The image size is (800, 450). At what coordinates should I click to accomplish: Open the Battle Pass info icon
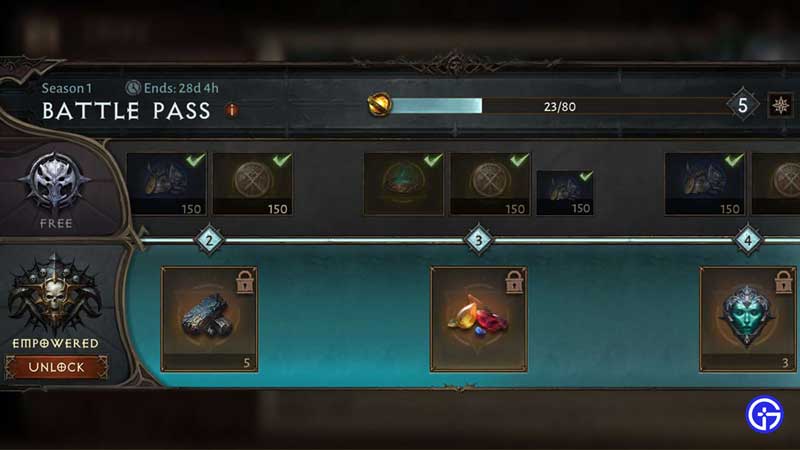[232, 110]
